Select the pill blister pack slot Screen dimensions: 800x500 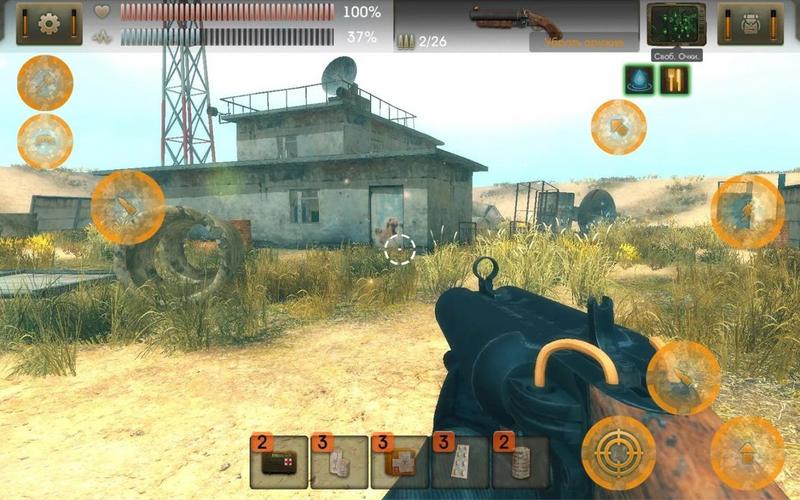[x=460, y=463]
